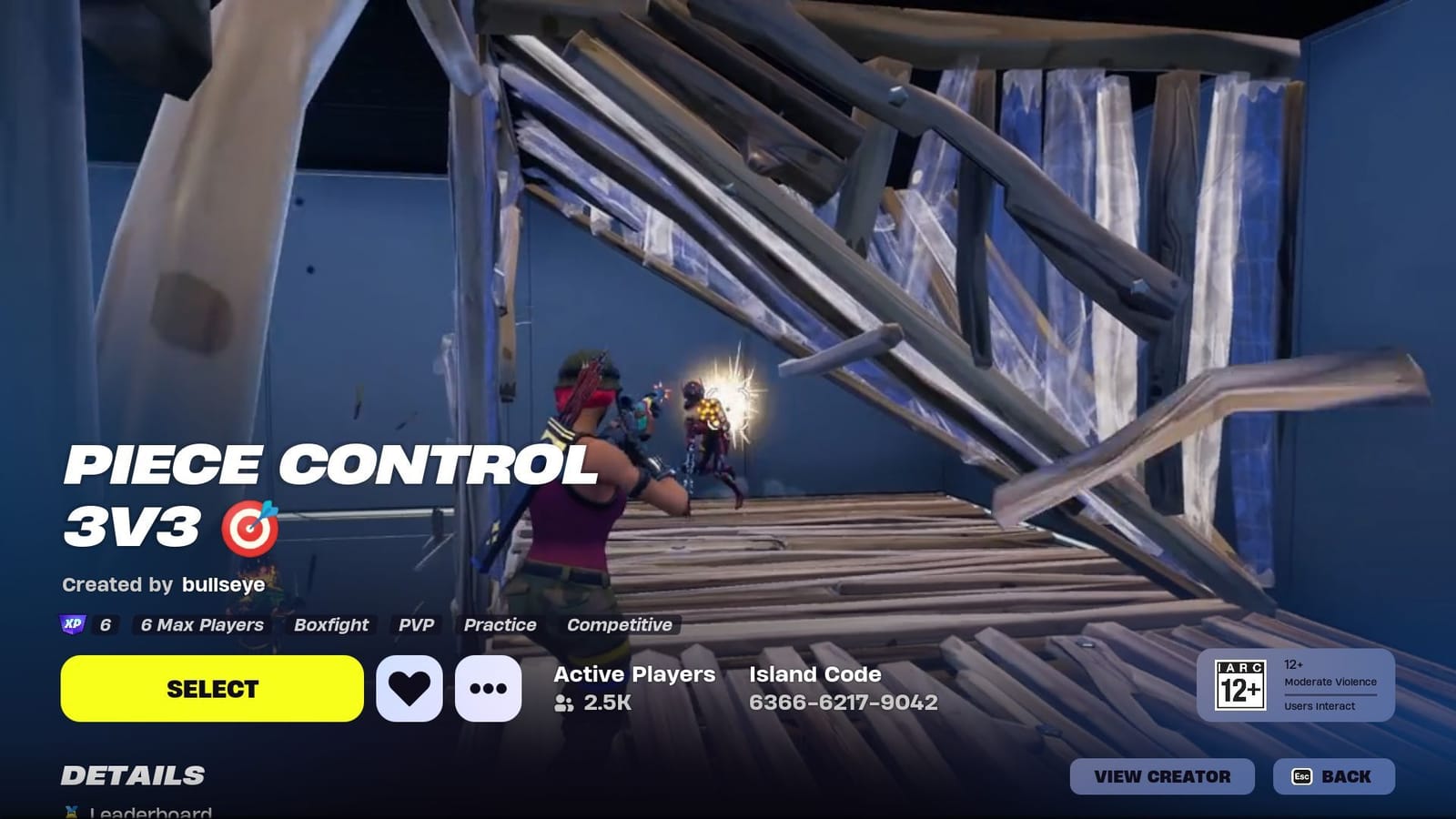Click the creator name bullseye
Viewport: 1456px width, 819px height.
(223, 585)
